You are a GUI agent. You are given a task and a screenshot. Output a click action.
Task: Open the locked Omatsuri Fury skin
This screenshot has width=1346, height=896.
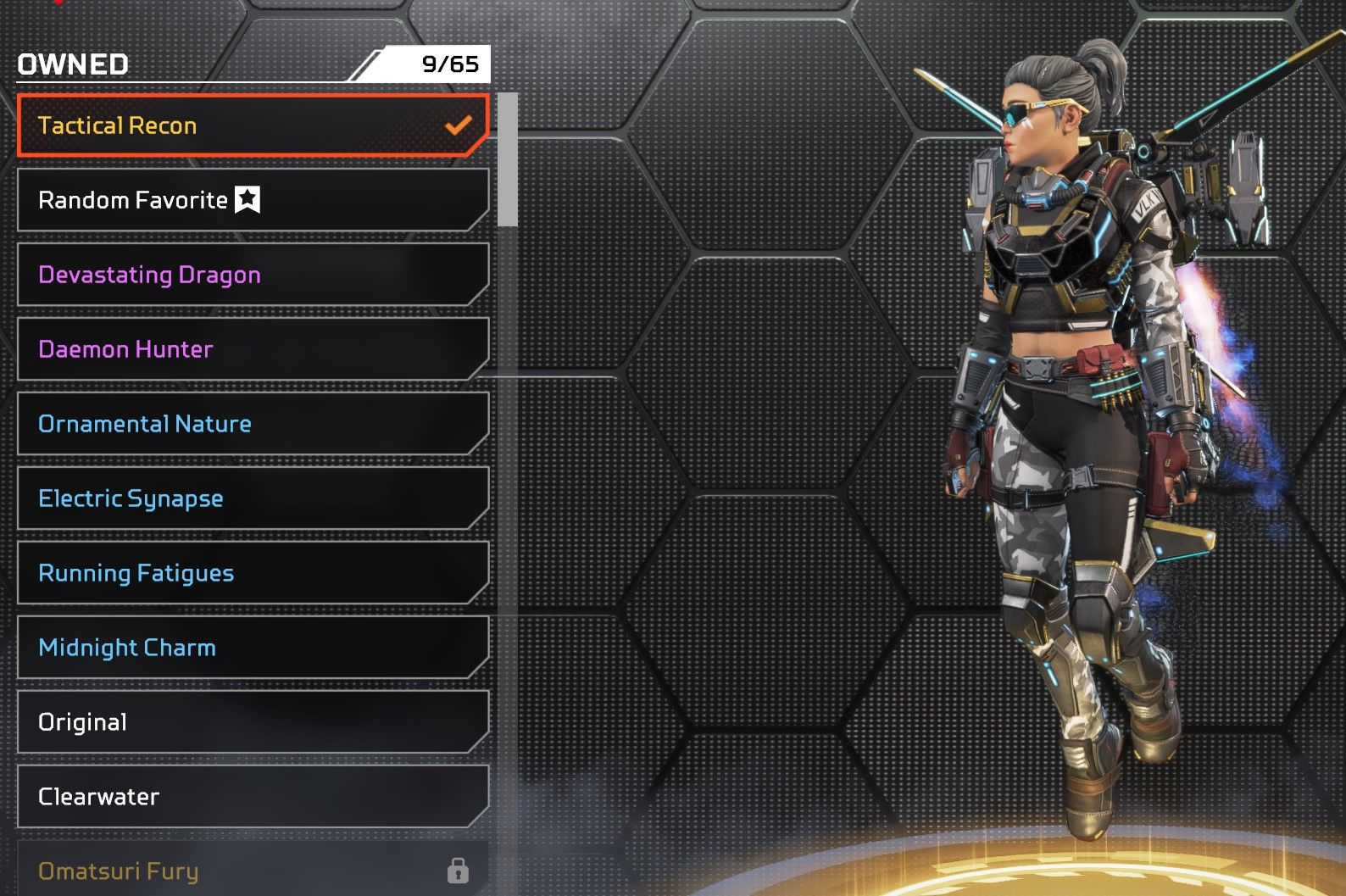(253, 870)
